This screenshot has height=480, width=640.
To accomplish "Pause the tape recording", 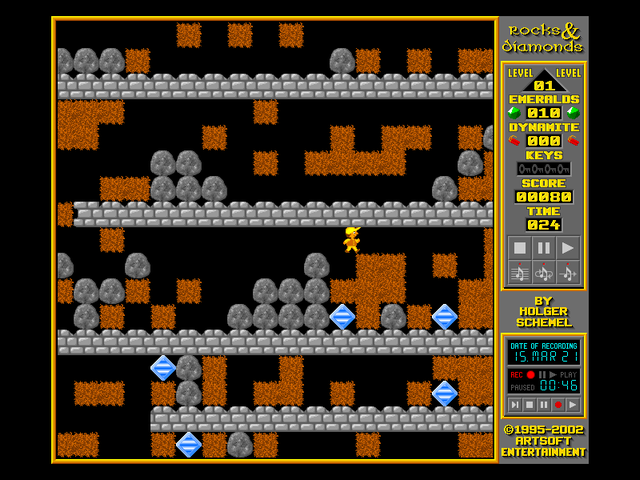I will 543,404.
